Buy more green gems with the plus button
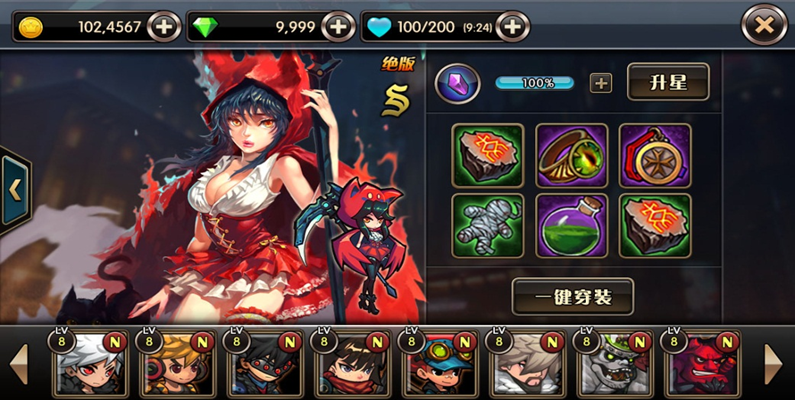Screen dimensions: 795x400 pyautogui.click(x=339, y=27)
